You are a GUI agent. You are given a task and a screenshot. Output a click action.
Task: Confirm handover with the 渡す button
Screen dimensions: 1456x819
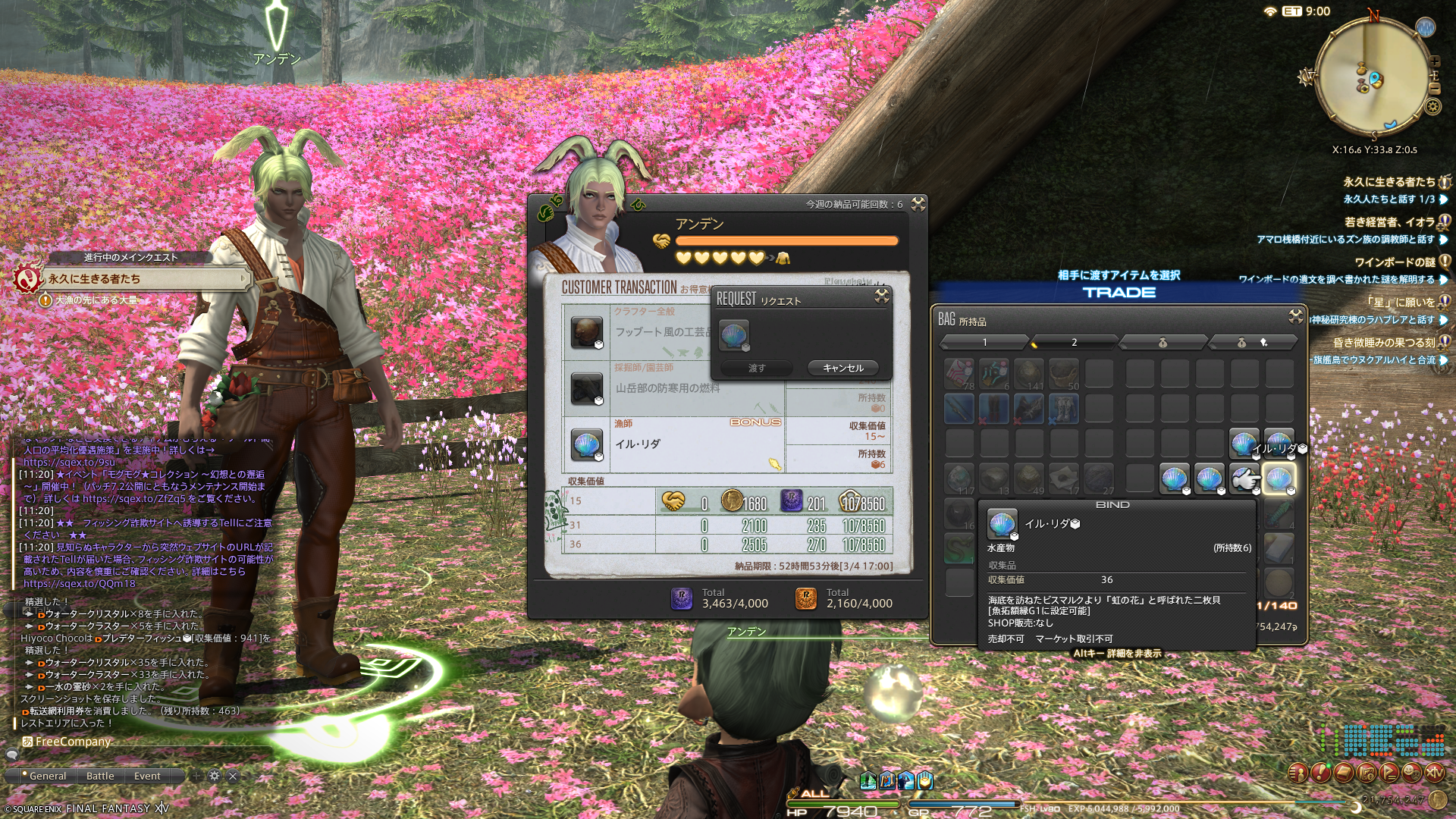756,368
